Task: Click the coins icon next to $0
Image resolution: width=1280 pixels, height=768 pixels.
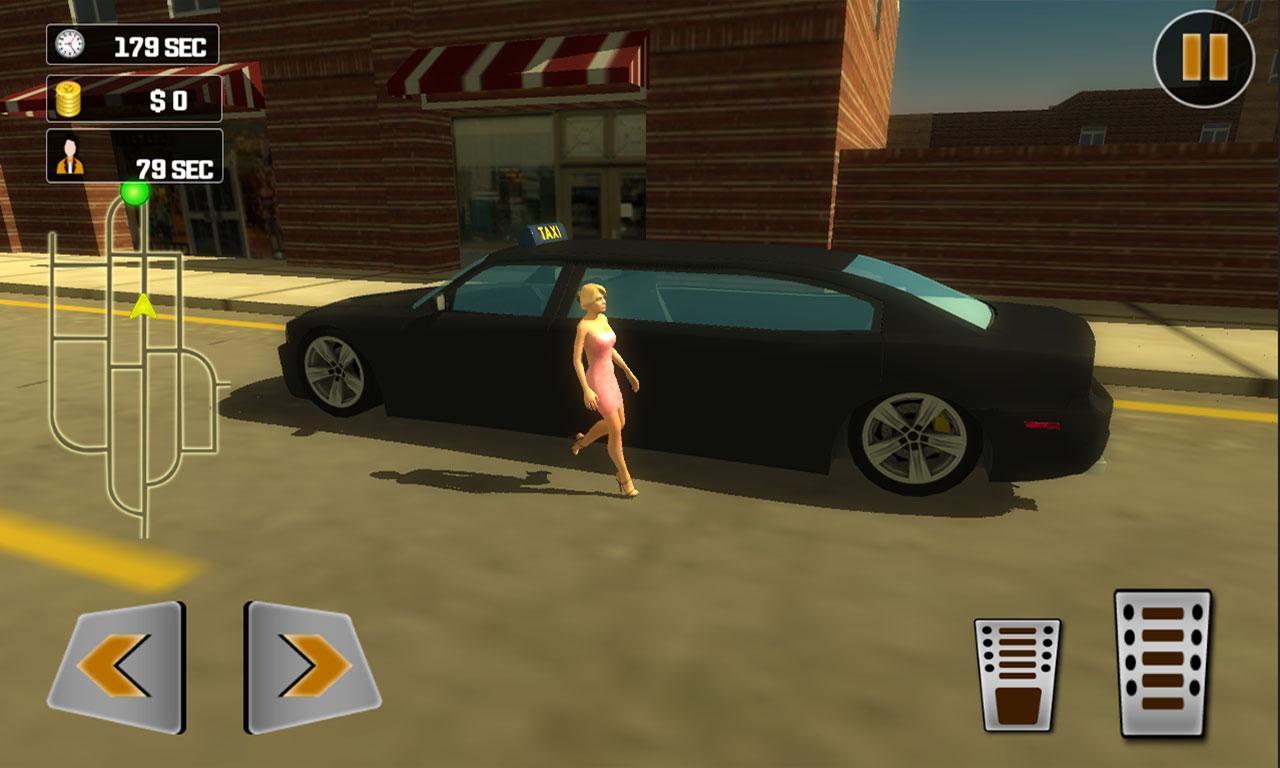Action: [67, 97]
